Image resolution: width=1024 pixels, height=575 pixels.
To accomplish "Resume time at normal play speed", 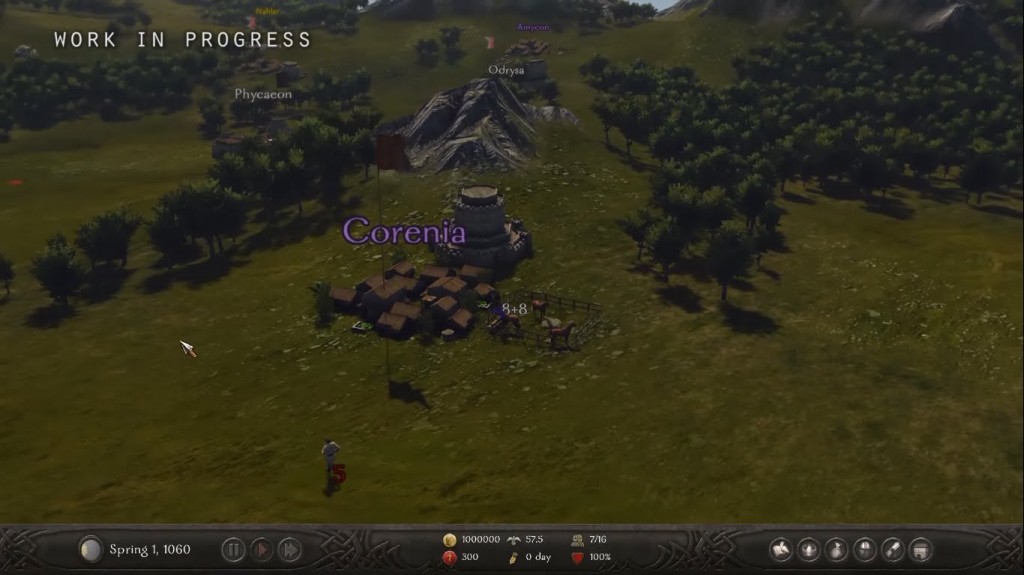I will pos(261,549).
